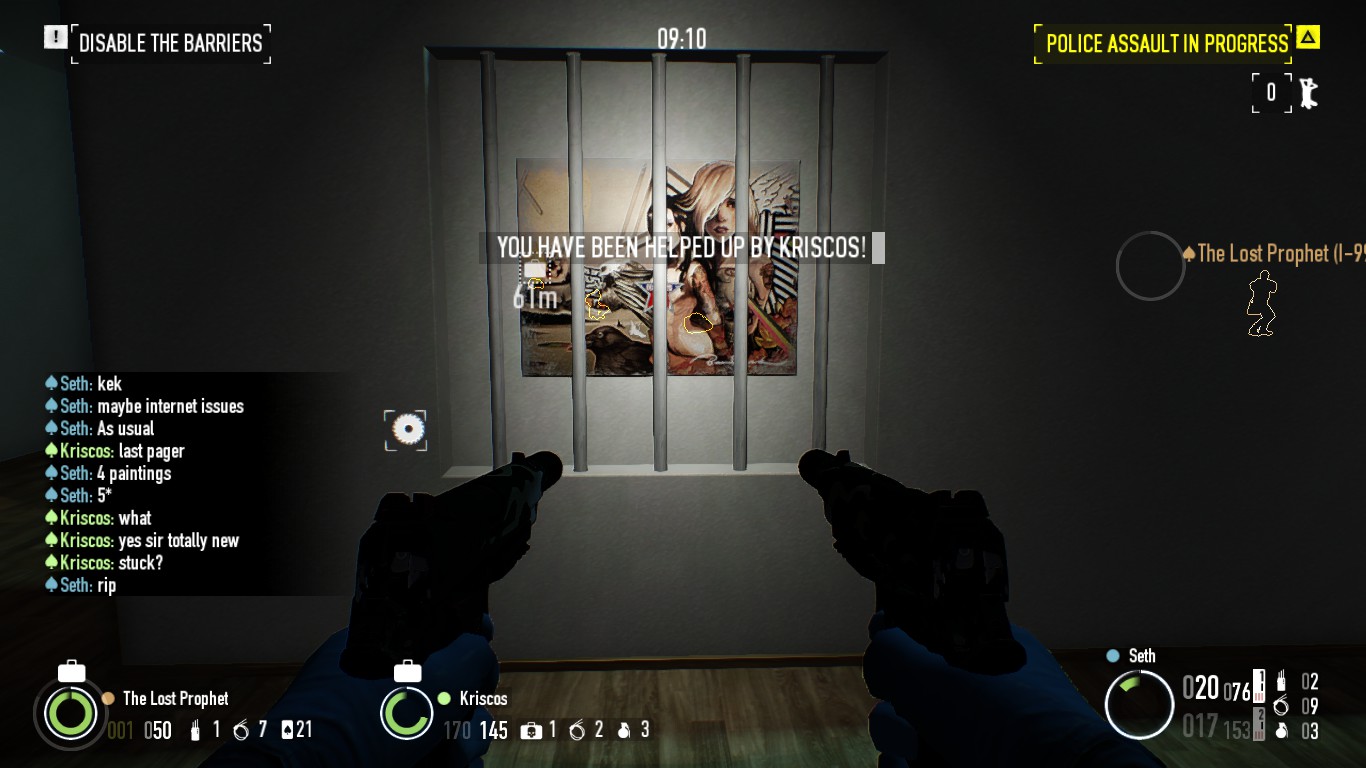This screenshot has width=1366, height=768.
Task: Select the Disable the Barriers objective tracker
Action: coord(170,44)
